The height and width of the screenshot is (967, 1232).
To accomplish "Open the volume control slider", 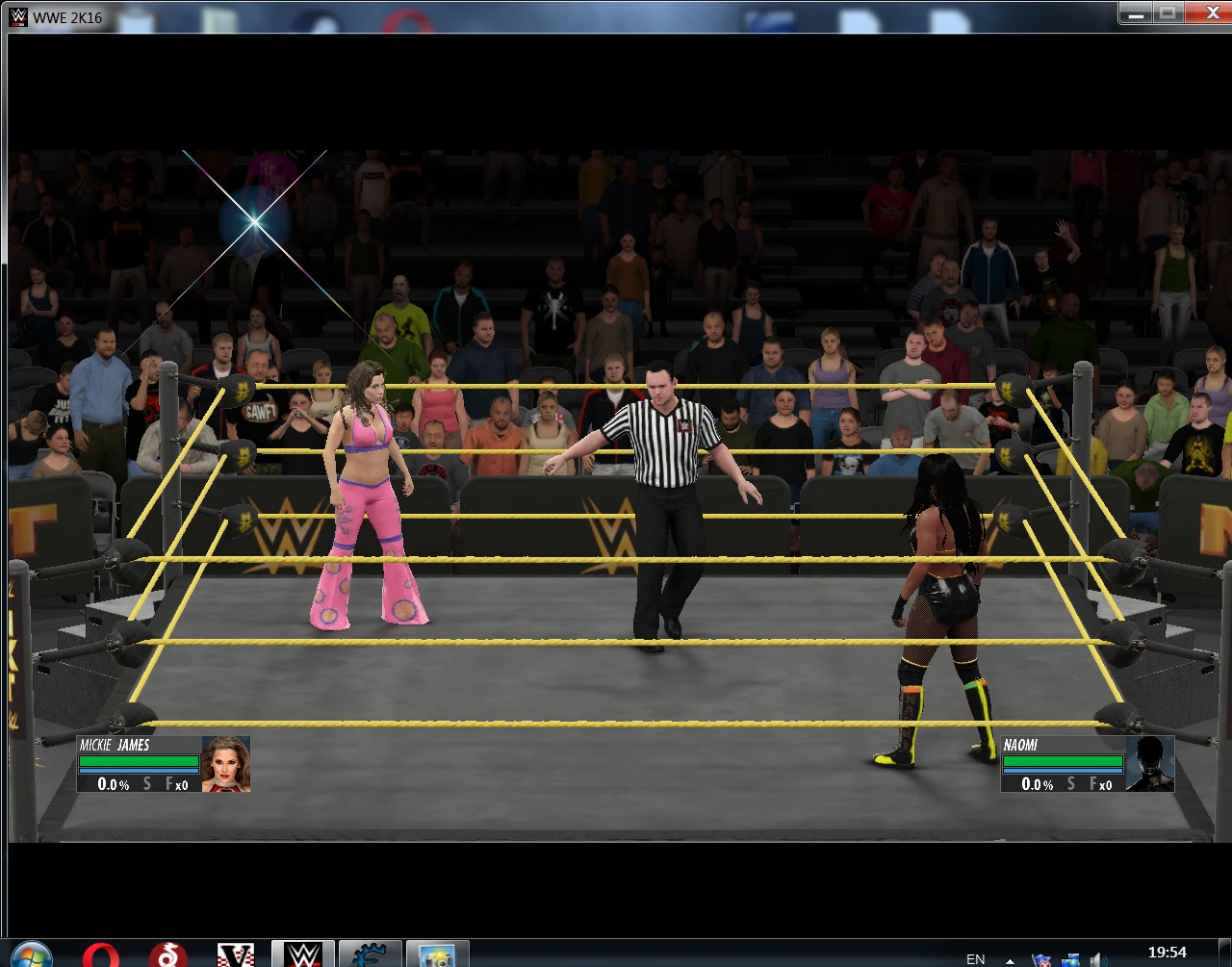I will click(x=1098, y=959).
